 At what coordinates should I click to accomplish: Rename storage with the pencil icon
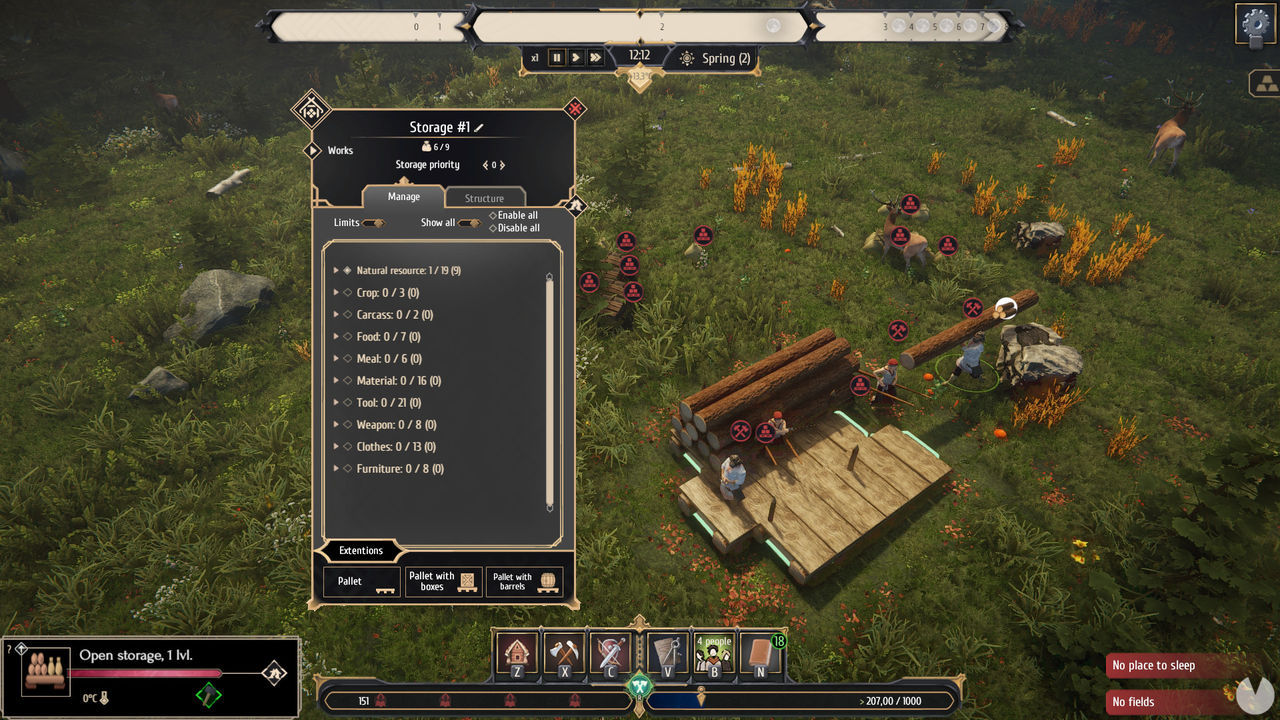pos(479,127)
